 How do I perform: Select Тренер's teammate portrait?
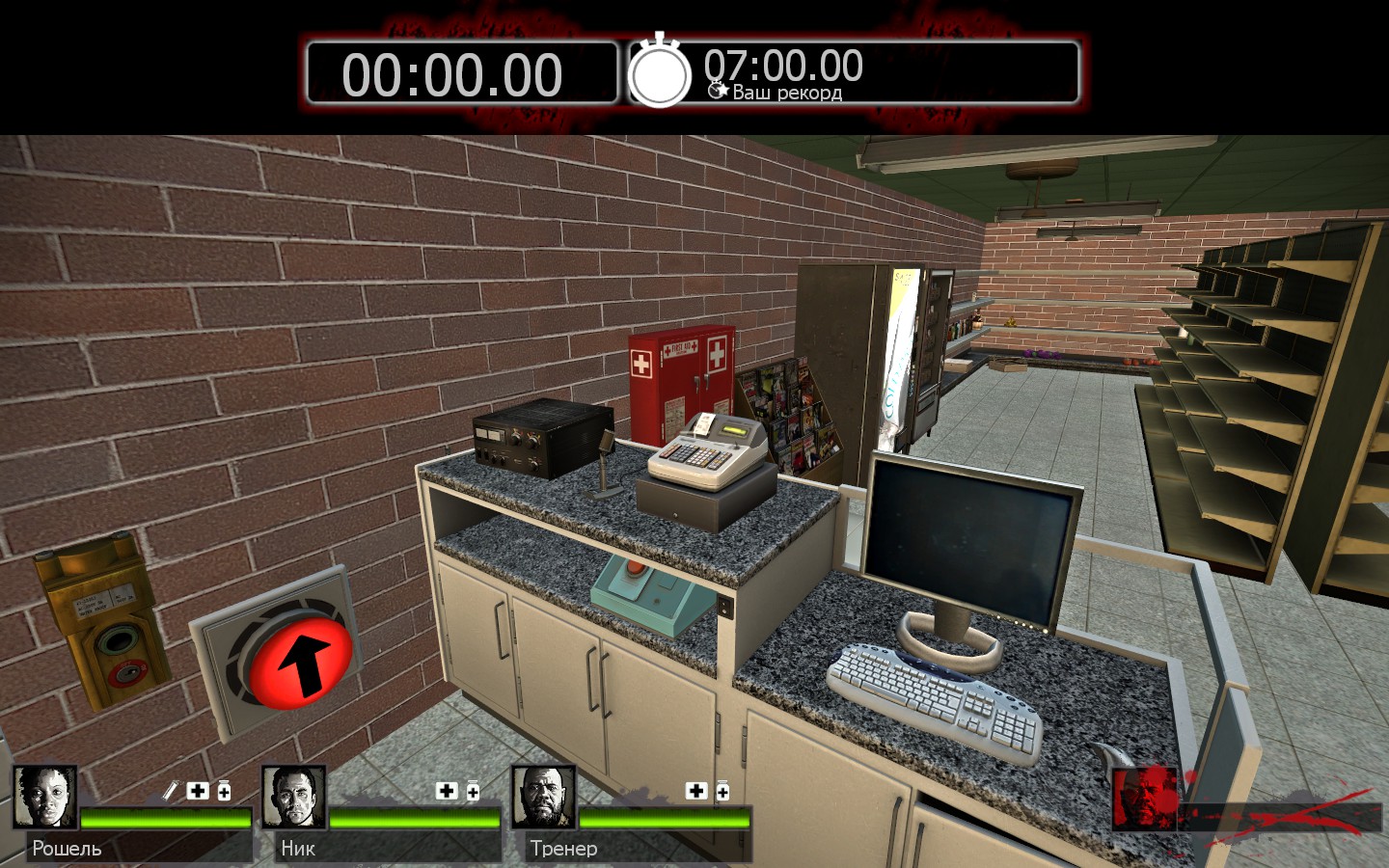[543, 797]
